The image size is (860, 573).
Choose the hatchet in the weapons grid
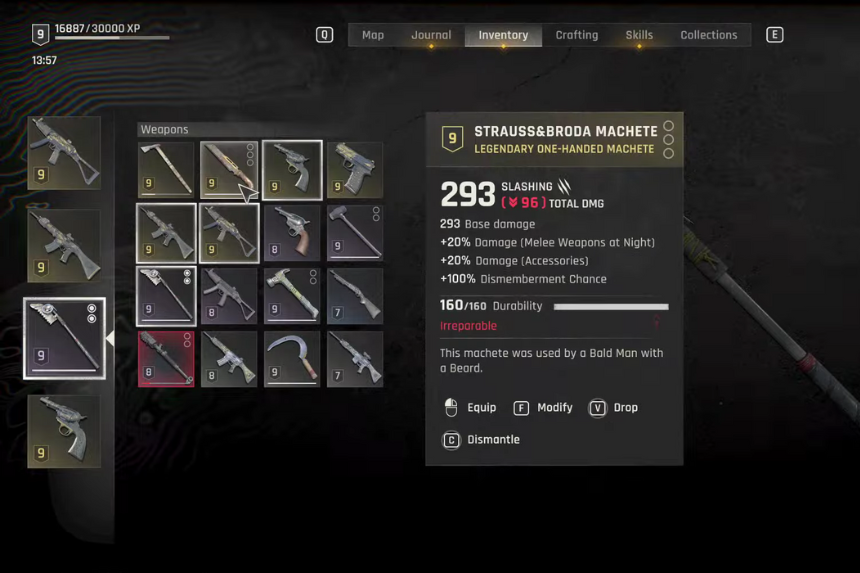166,170
